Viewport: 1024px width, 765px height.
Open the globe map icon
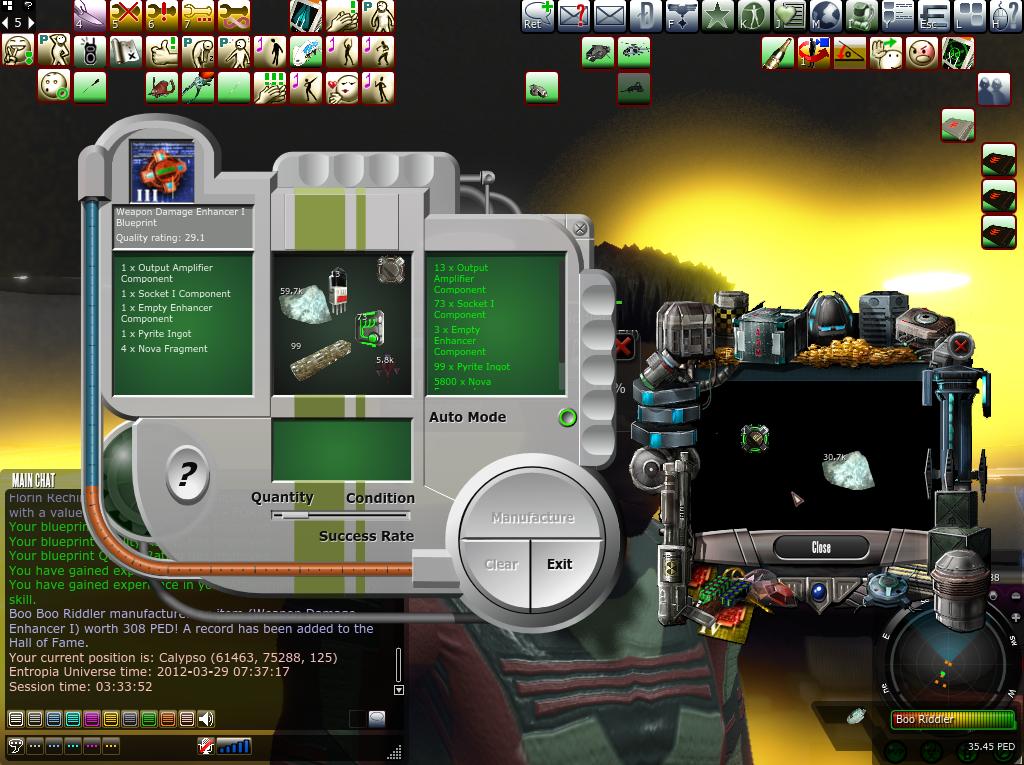point(826,16)
